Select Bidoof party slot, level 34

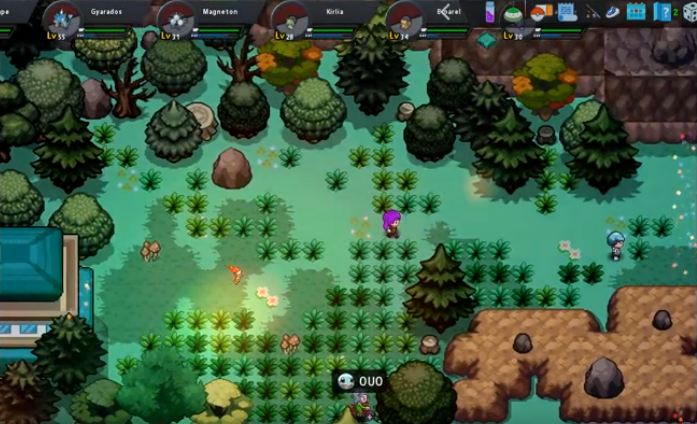405,18
